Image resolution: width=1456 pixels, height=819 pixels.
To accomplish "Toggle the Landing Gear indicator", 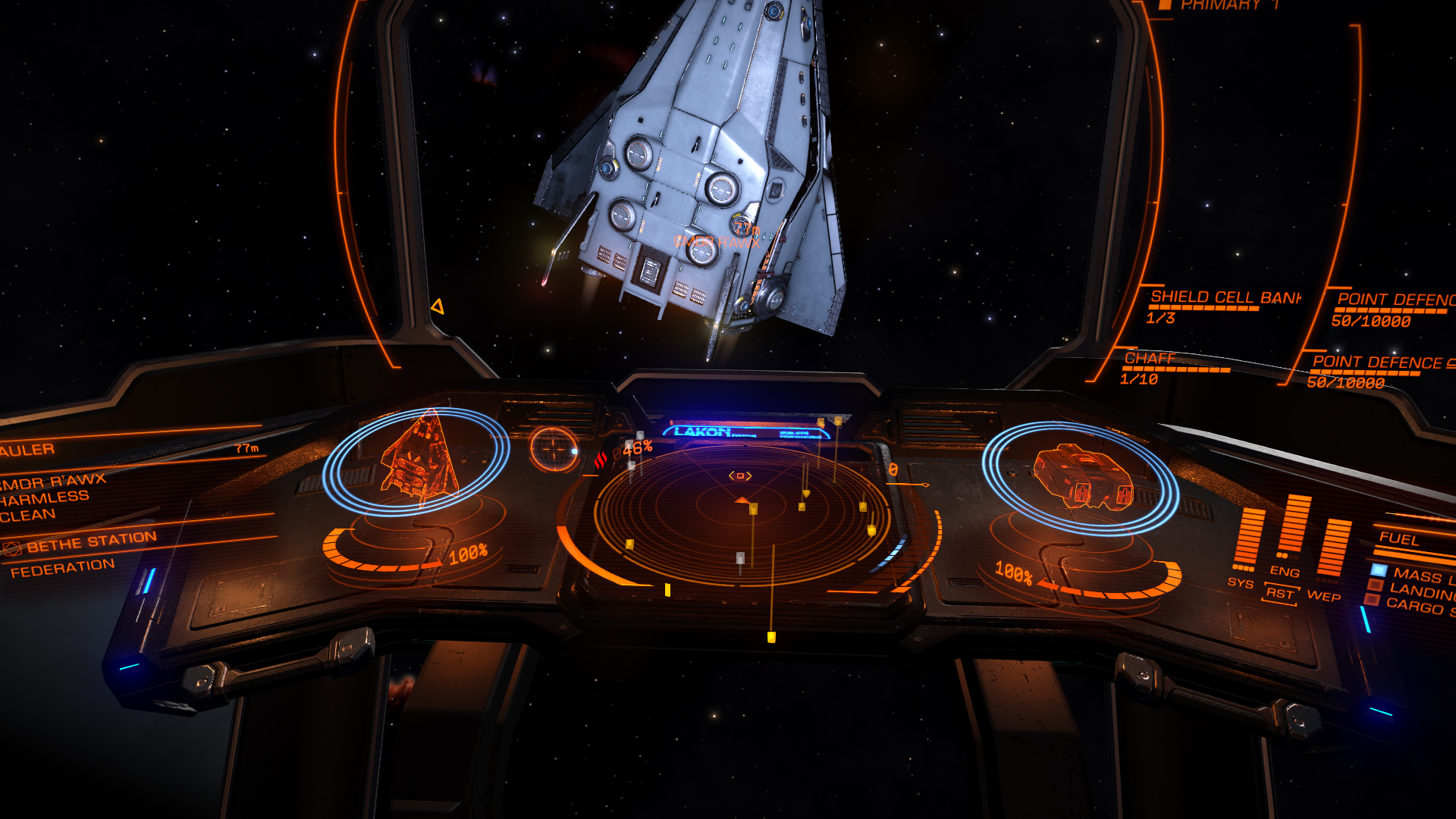I will click(1374, 585).
